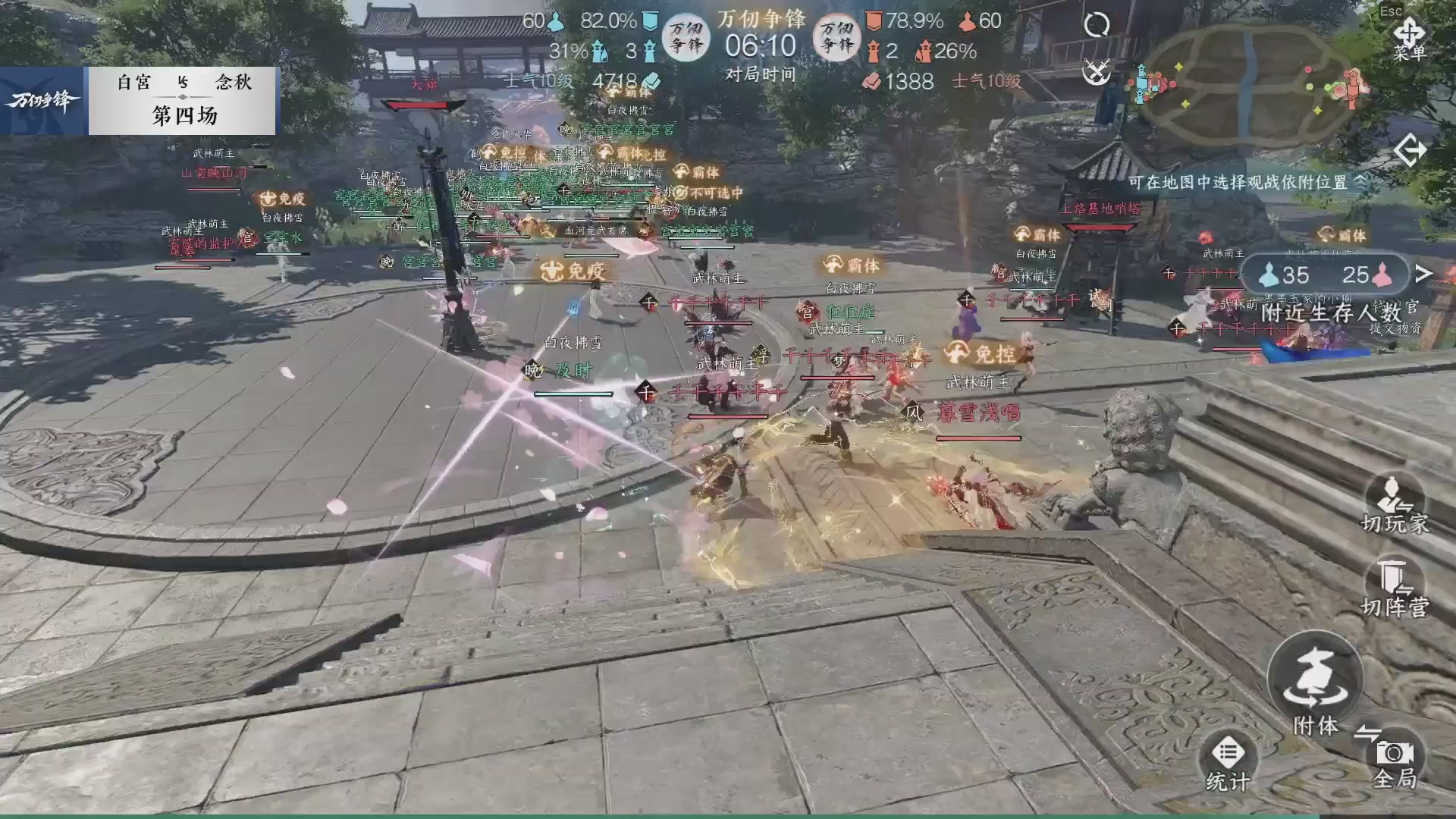The image size is (1456, 819).
Task: Switch to the blue 万仞争锋 faction emblem
Action: (687, 36)
